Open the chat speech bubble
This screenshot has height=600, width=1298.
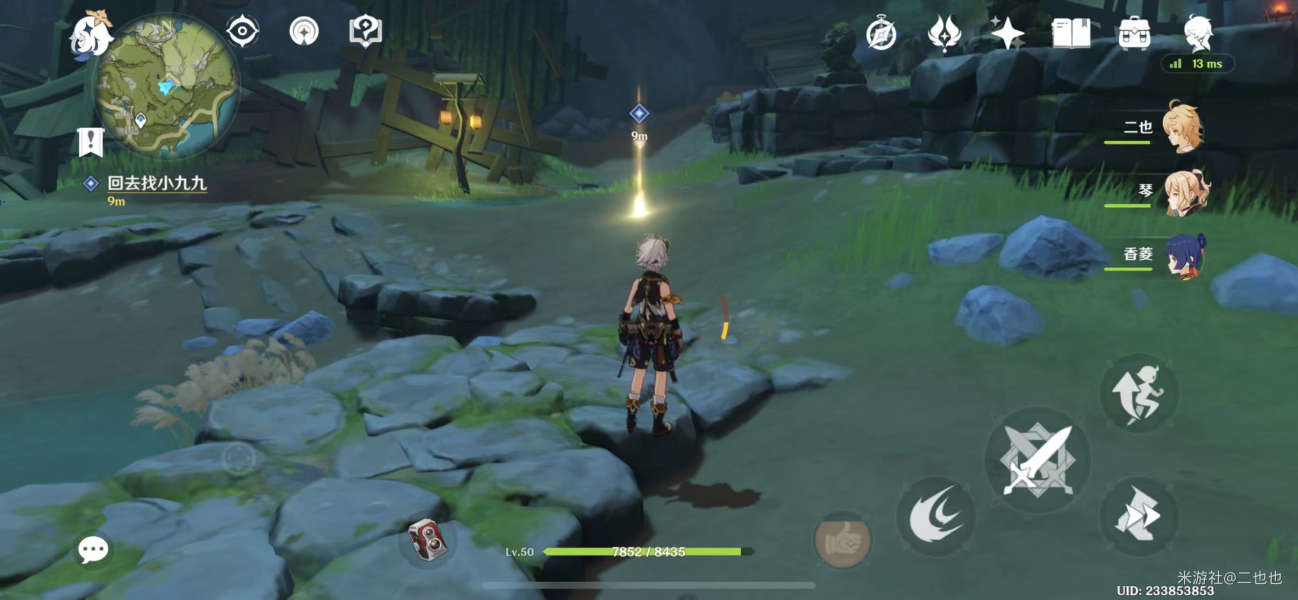point(94,548)
